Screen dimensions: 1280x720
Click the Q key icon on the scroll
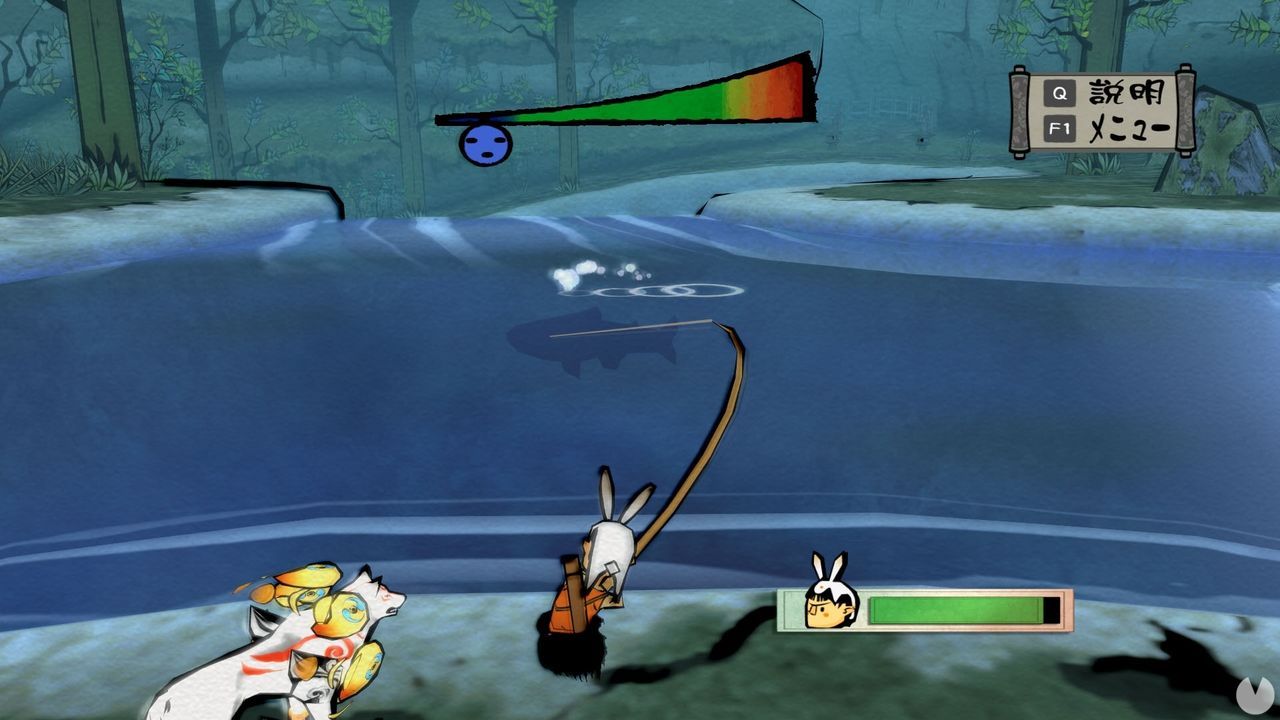click(x=1062, y=94)
